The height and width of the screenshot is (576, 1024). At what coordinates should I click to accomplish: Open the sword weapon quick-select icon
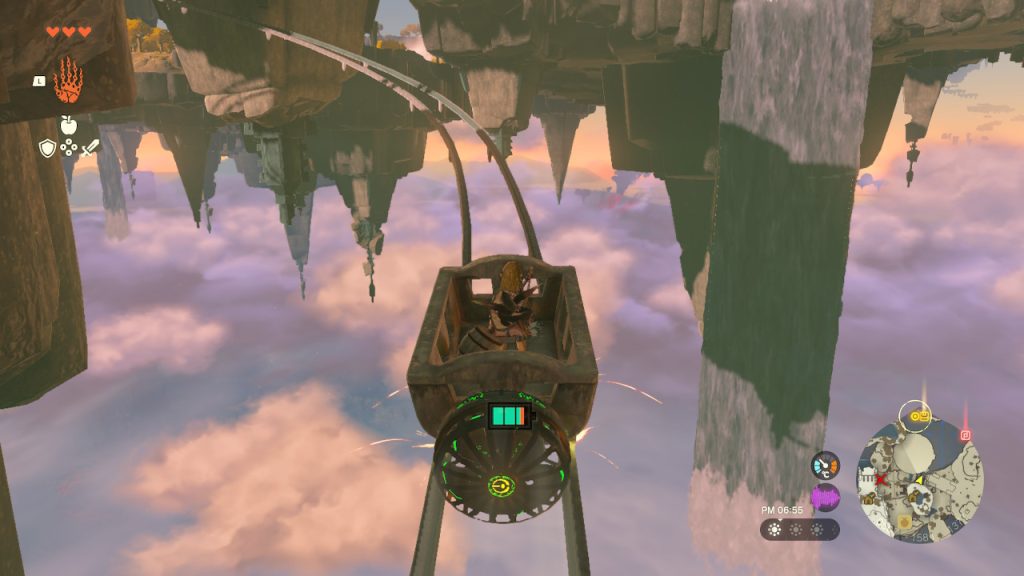pos(90,148)
